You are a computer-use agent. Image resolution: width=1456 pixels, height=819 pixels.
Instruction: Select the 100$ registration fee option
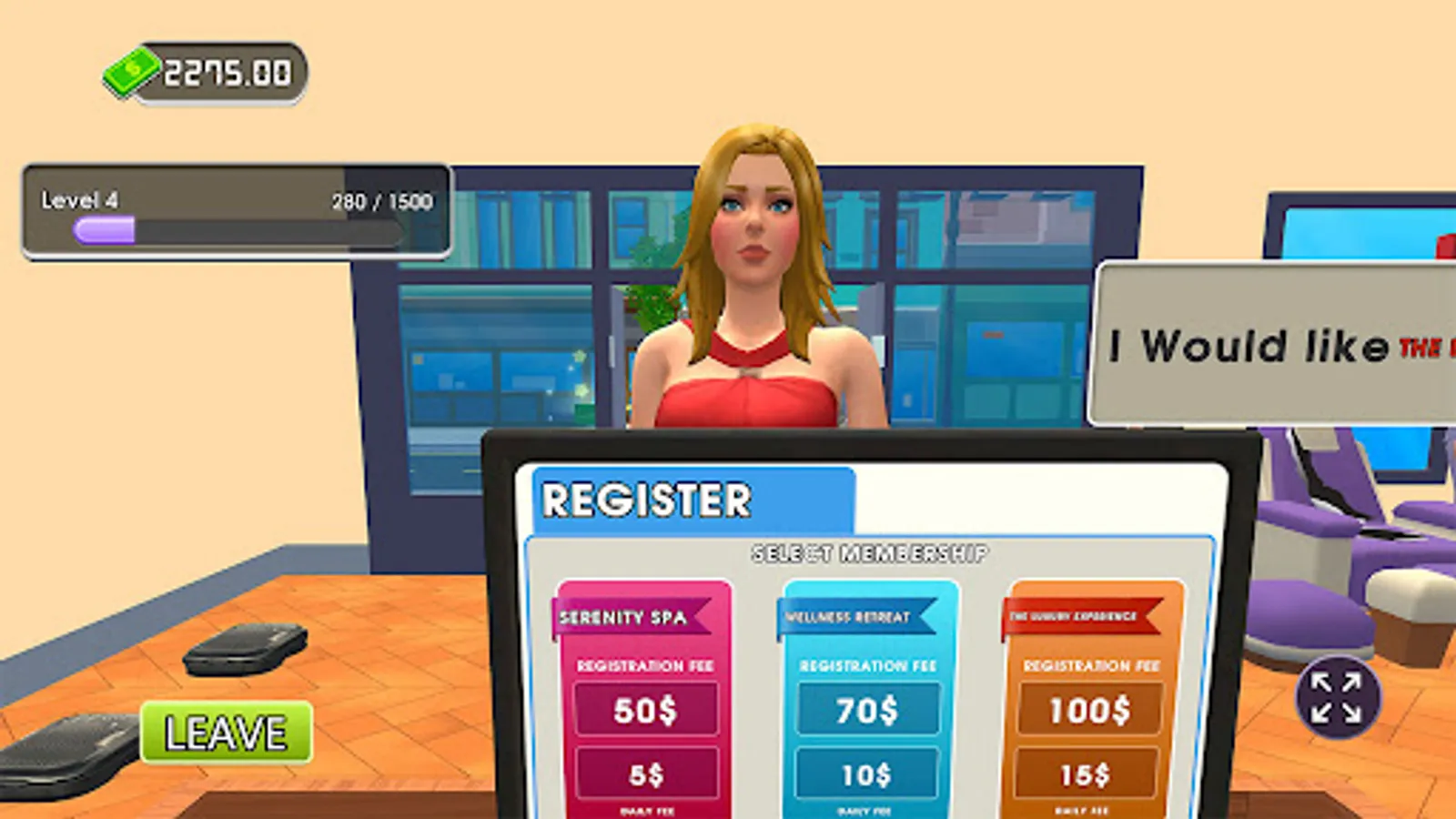click(1089, 713)
